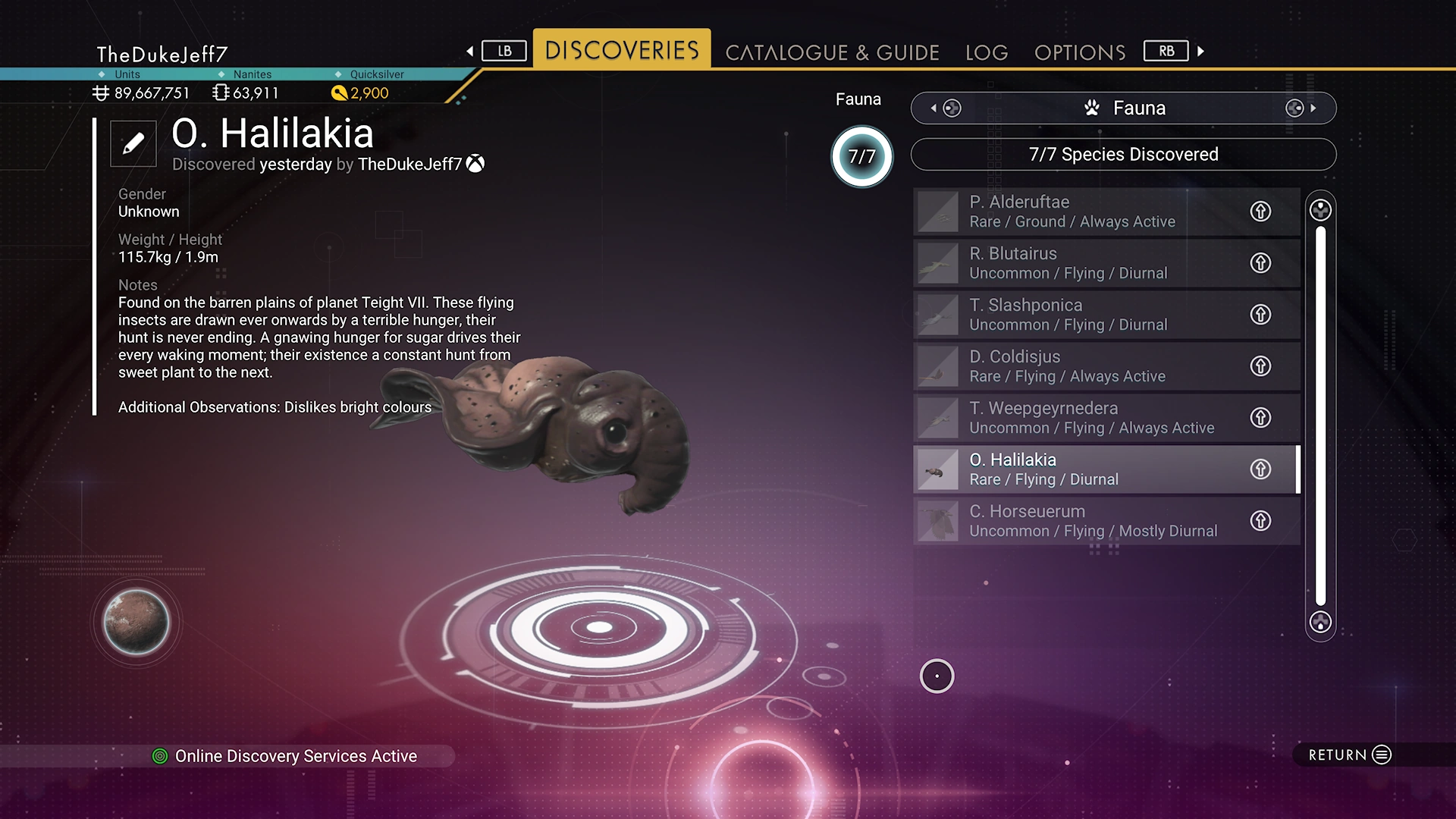The image size is (1456, 819).
Task: Rename O. Halilakia with the pencil icon
Action: [x=133, y=143]
